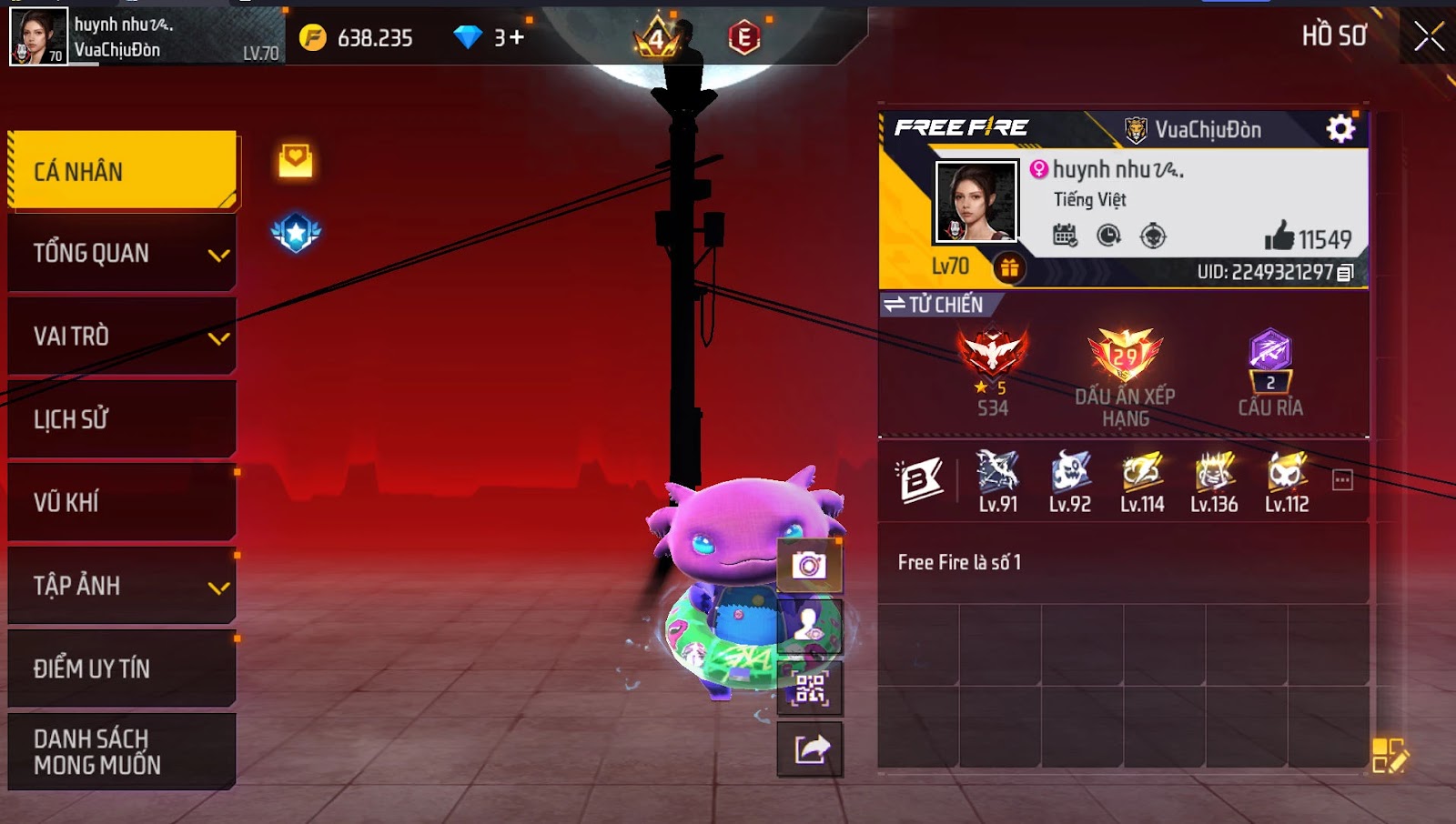Add diamonds with the plus button
Viewport: 1456px width, 824px height.
click(517, 37)
